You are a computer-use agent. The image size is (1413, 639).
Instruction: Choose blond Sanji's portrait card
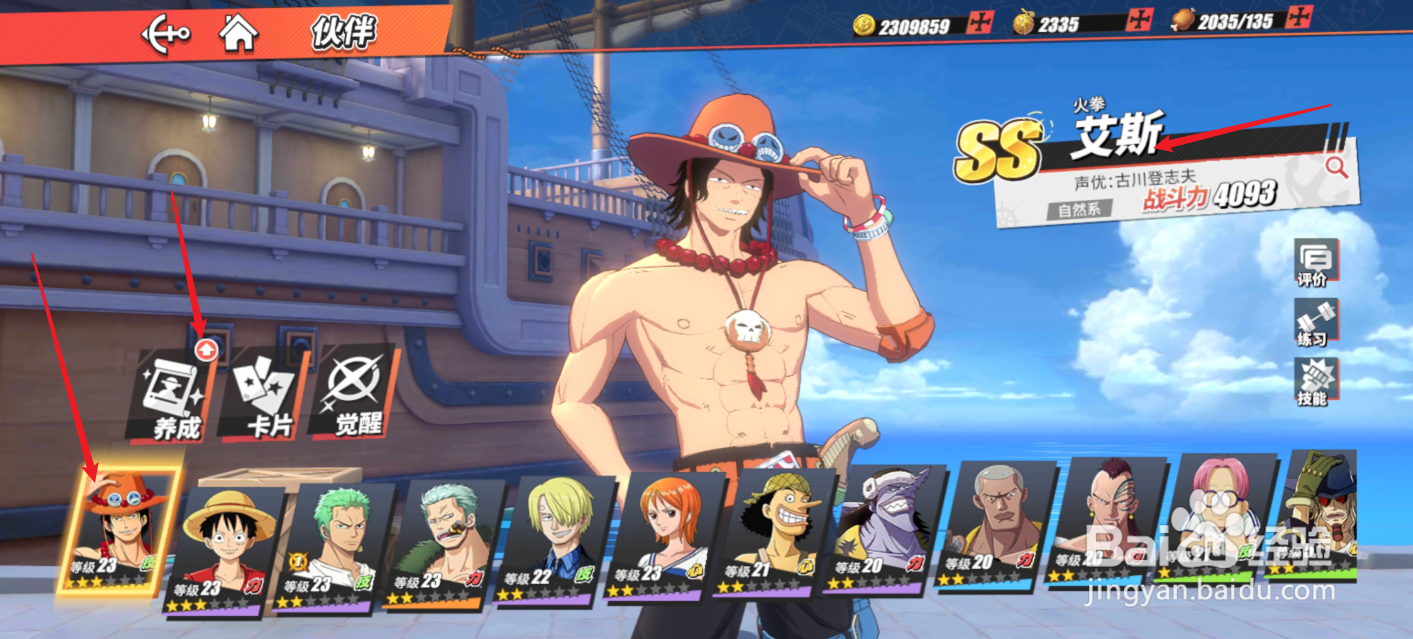tap(555, 538)
